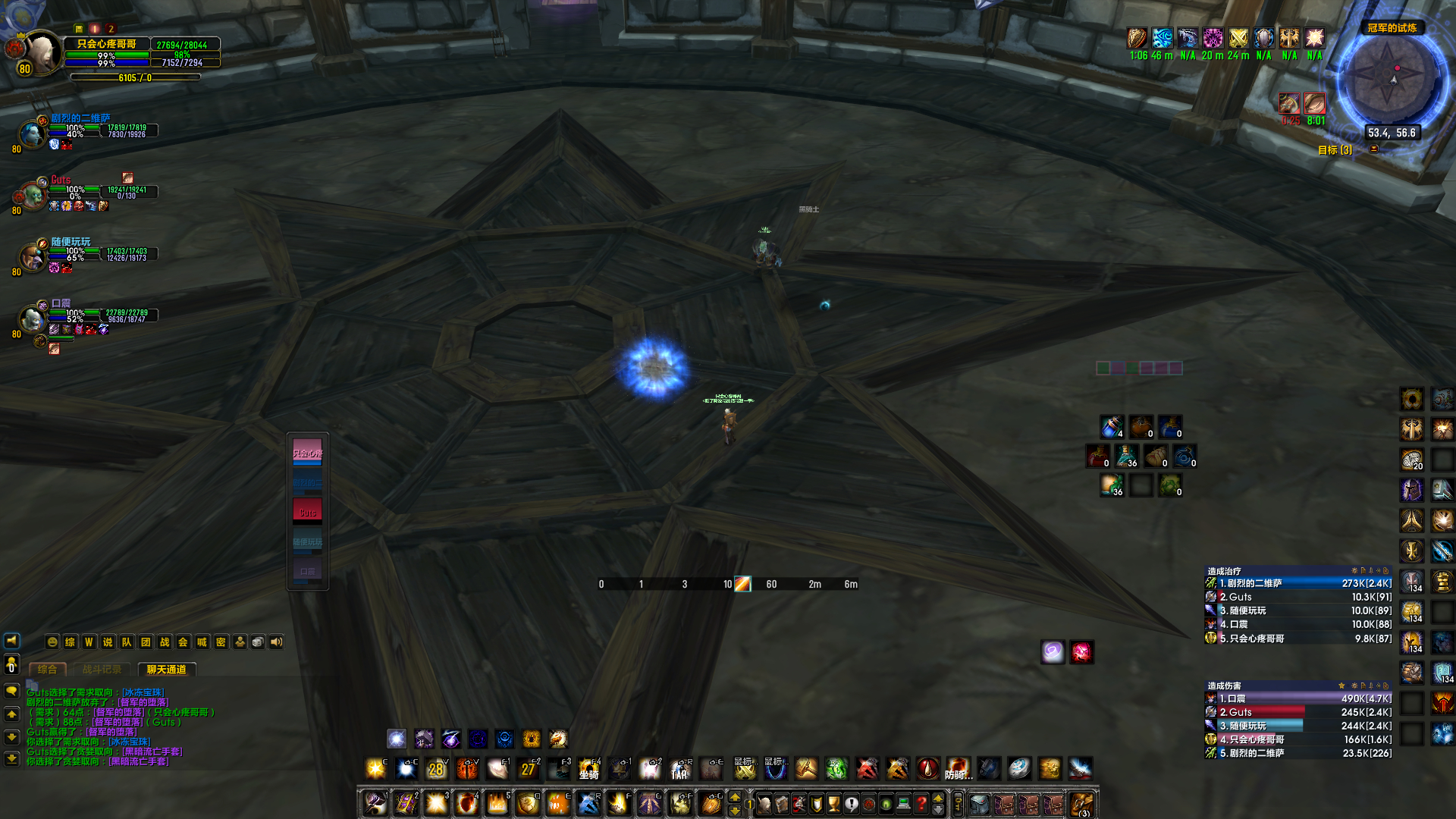Click the 团 raid channel shortcut icon
The height and width of the screenshot is (819, 1456).
(x=146, y=642)
